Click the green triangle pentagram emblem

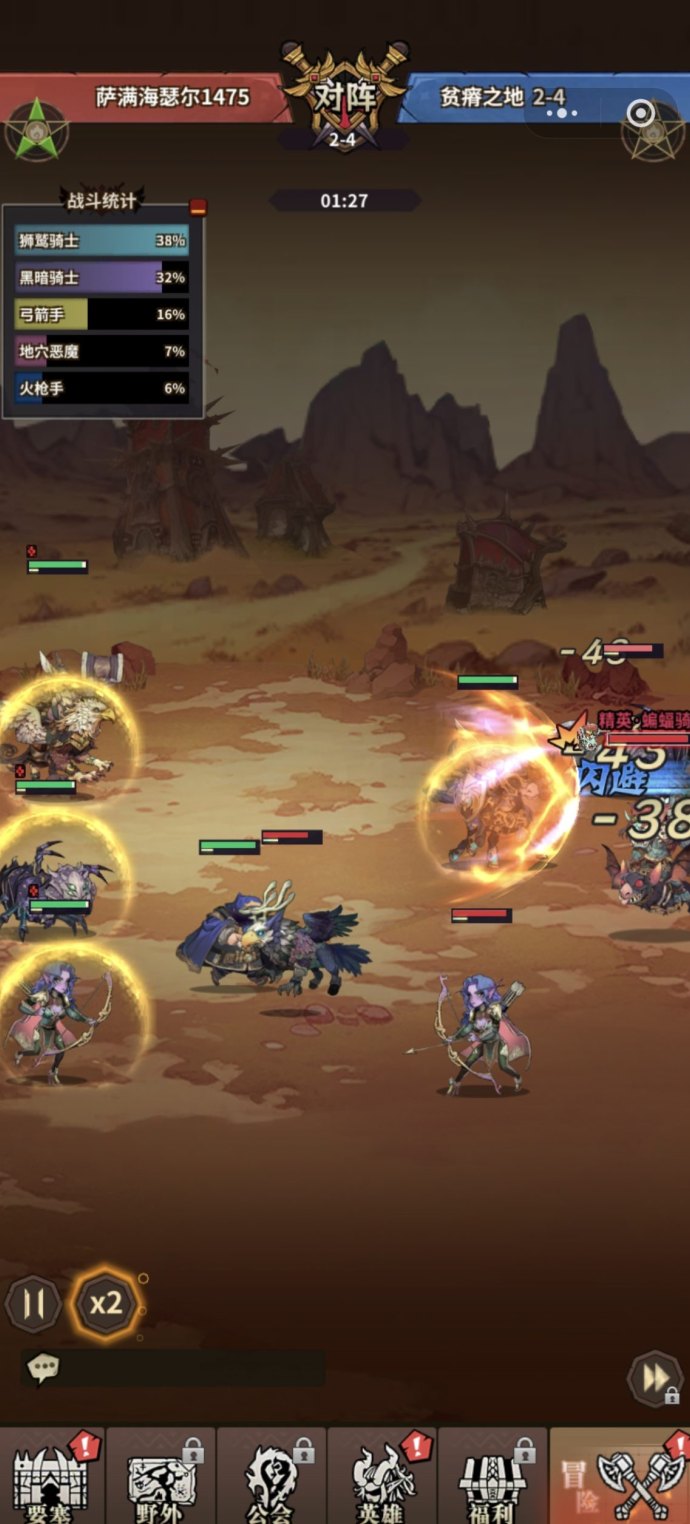[37, 131]
